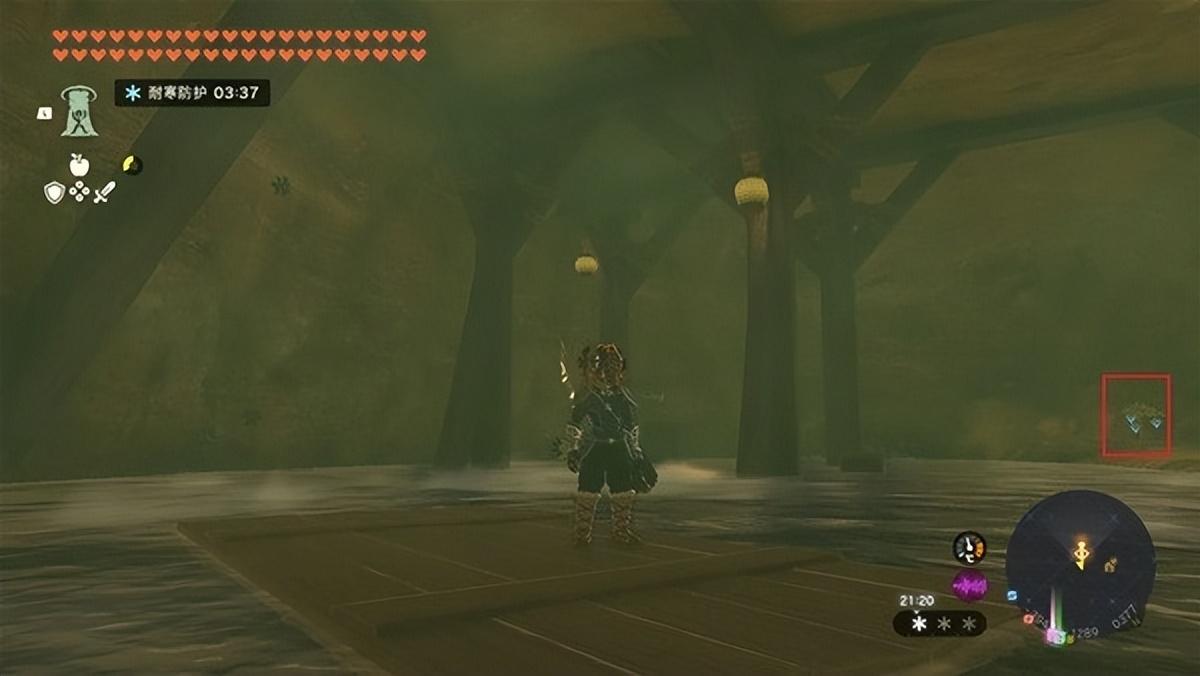Select the house marker on the minimap

click(1110, 565)
